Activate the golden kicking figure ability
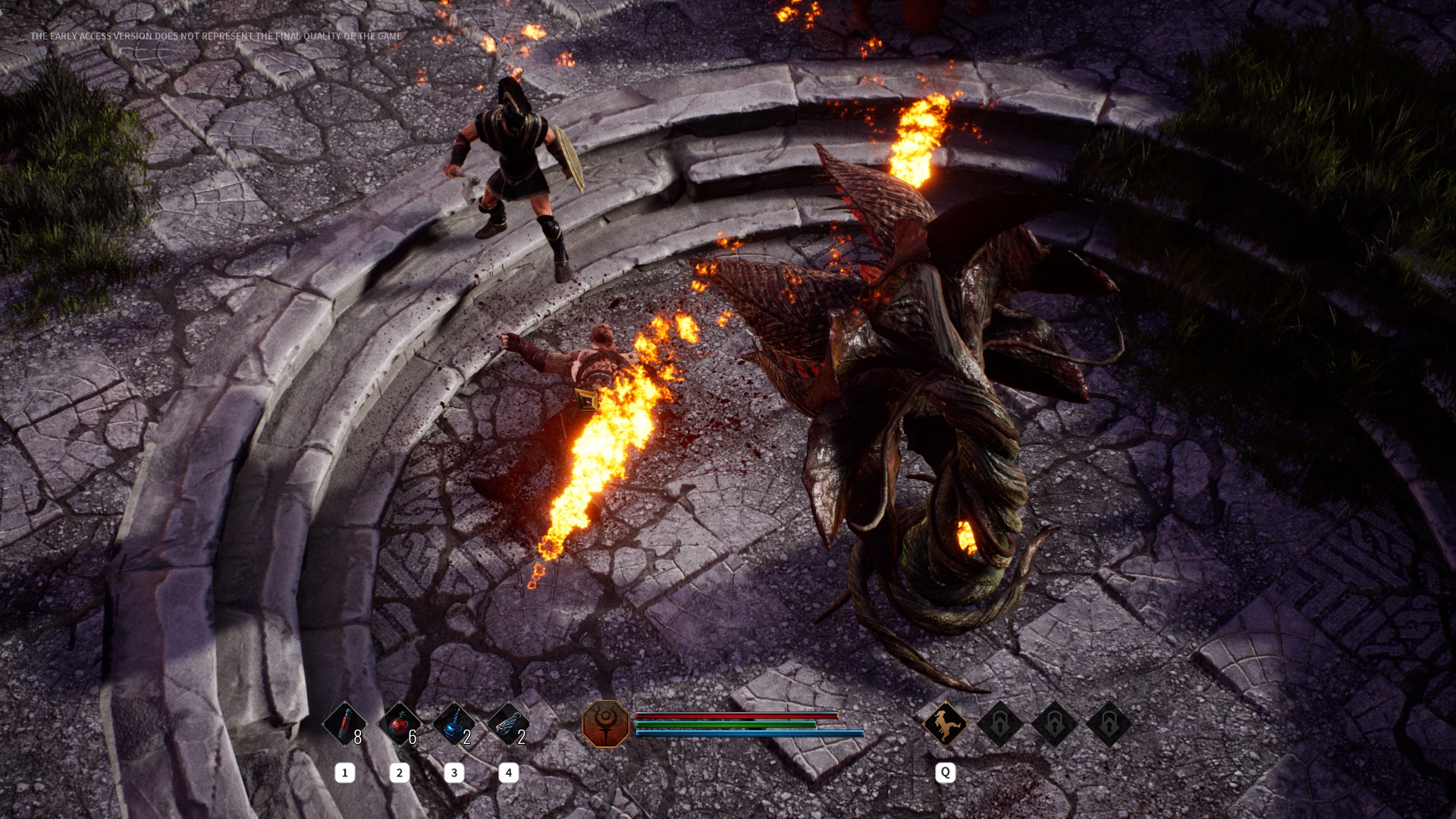Viewport: 1456px width, 819px height. (945, 723)
